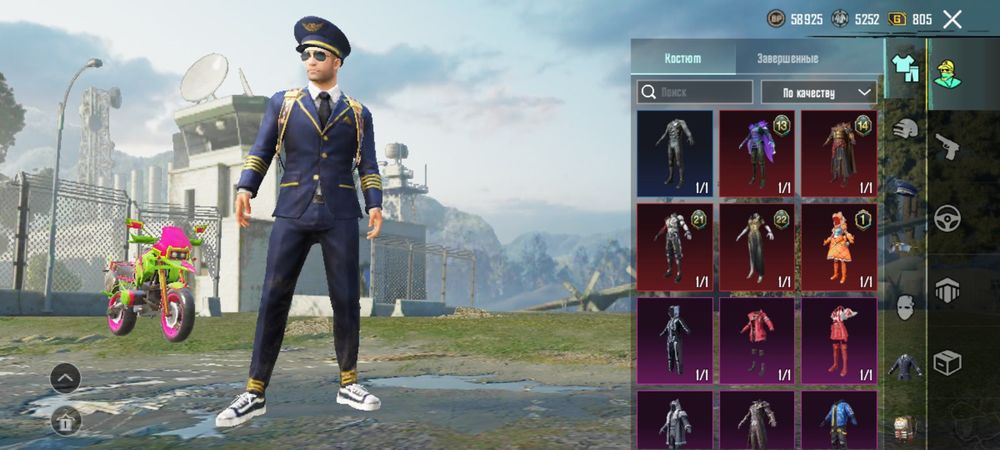This screenshot has width=1000, height=450.
Task: Click the Поиск search field
Action: coord(695,92)
